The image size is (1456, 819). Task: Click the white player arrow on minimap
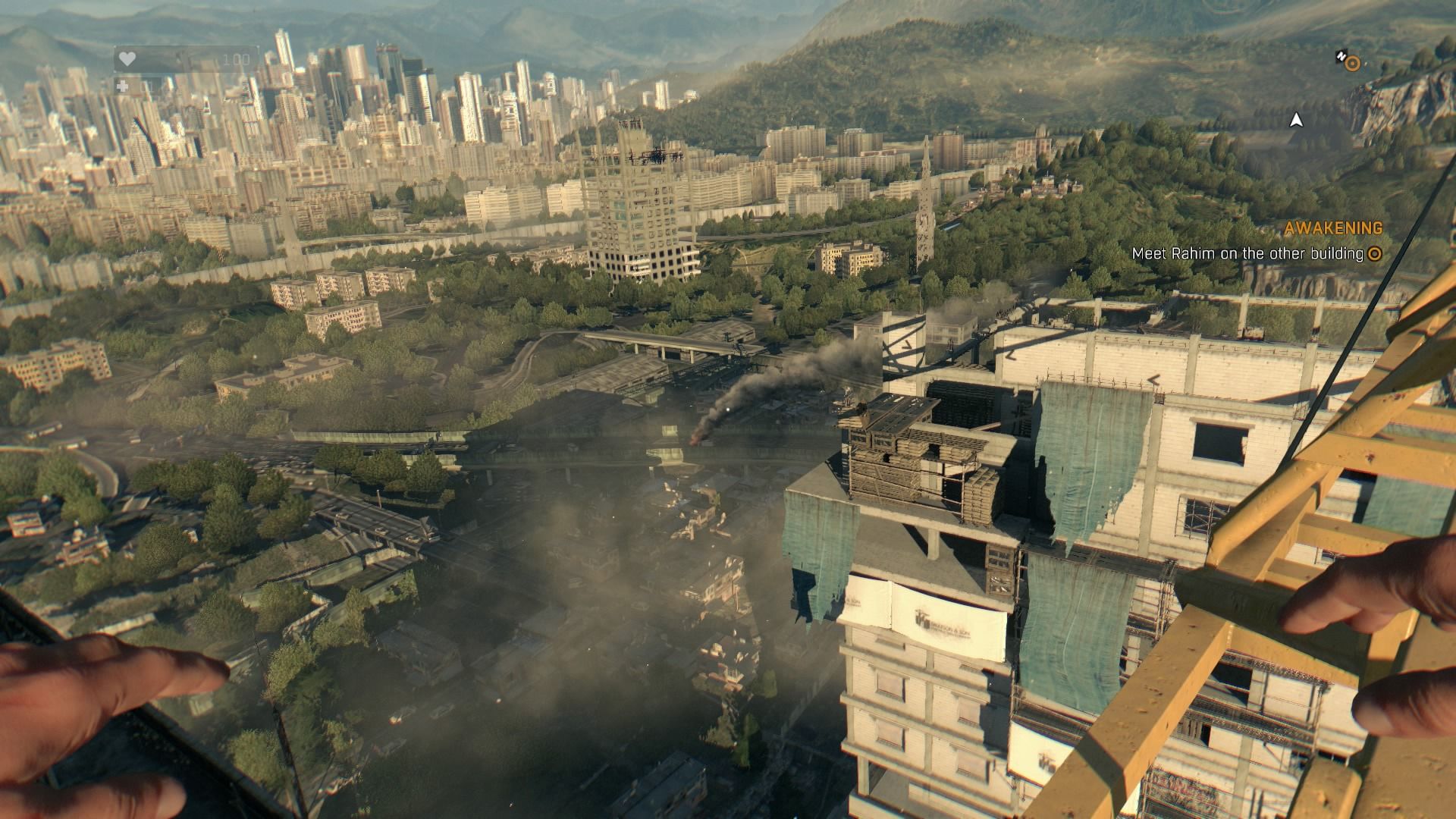[1297, 120]
